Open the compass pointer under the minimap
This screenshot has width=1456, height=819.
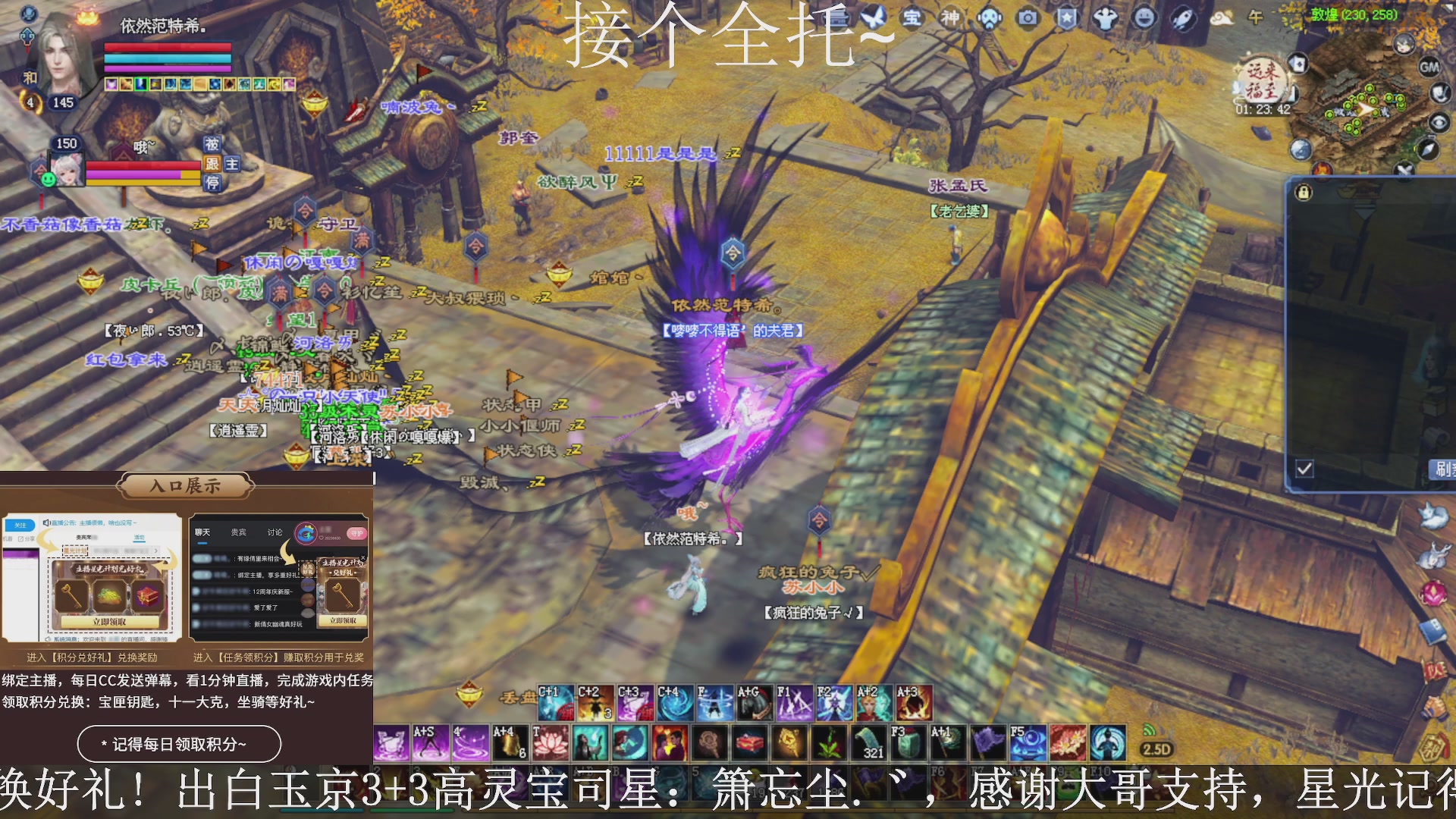[x=1429, y=149]
